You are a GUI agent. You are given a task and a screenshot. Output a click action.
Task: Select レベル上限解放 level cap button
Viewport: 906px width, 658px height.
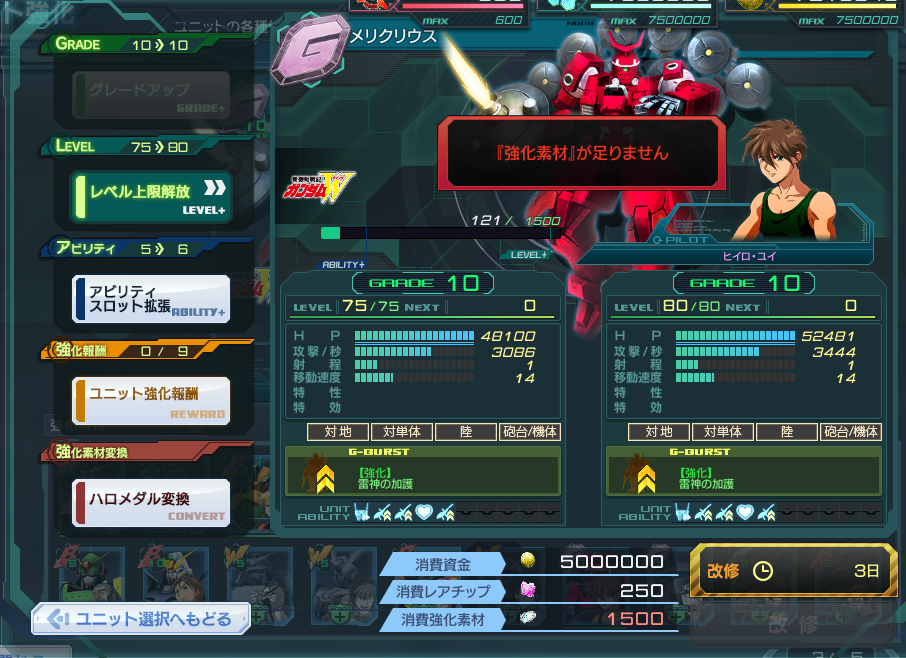pyautogui.click(x=151, y=197)
